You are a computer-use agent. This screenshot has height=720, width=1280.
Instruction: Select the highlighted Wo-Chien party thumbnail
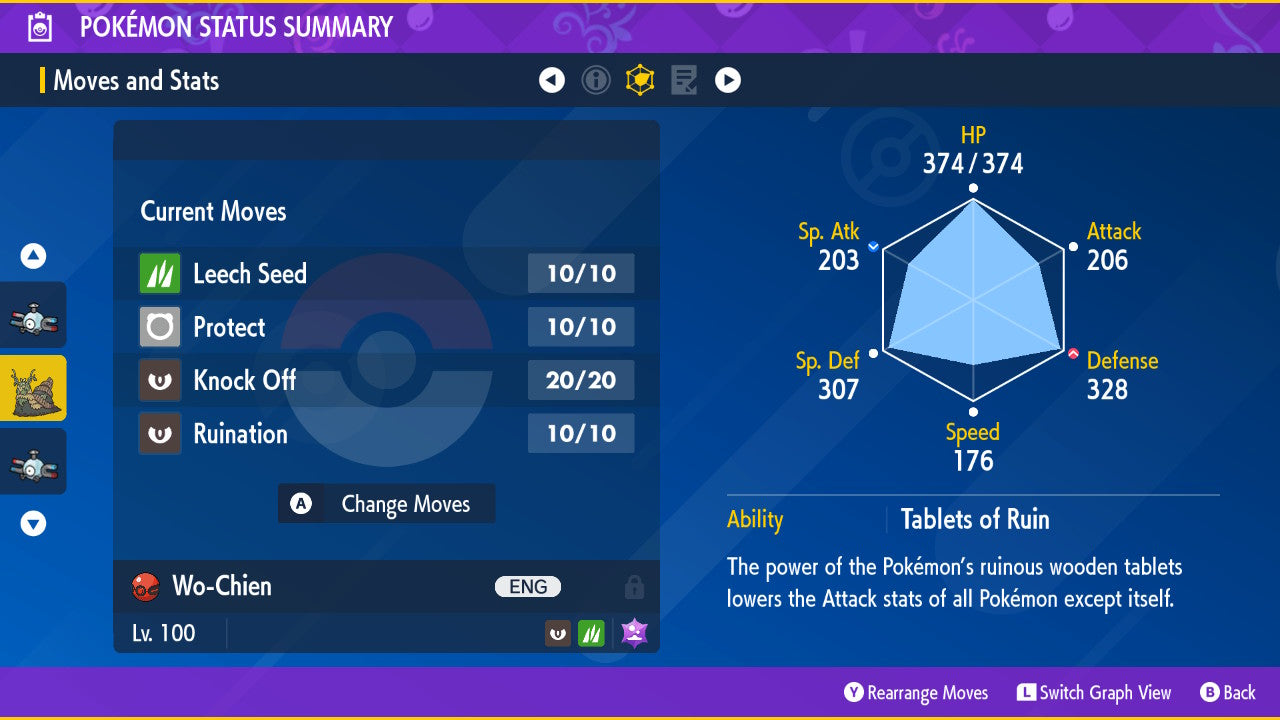point(33,389)
